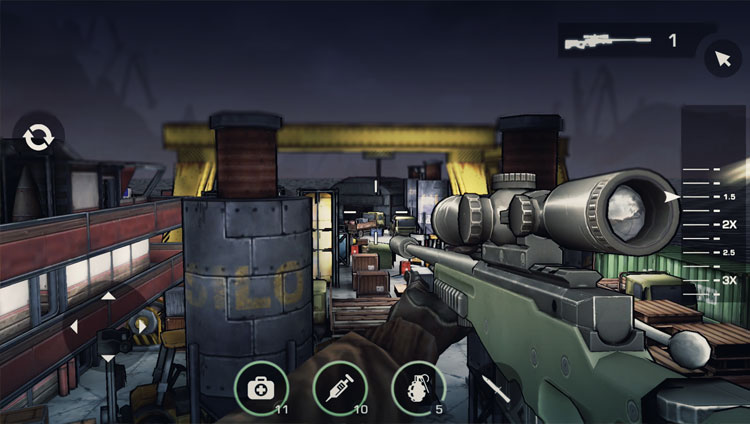The height and width of the screenshot is (424, 750).
Task: Tap the up arrow on movement pad
Action: [108, 296]
